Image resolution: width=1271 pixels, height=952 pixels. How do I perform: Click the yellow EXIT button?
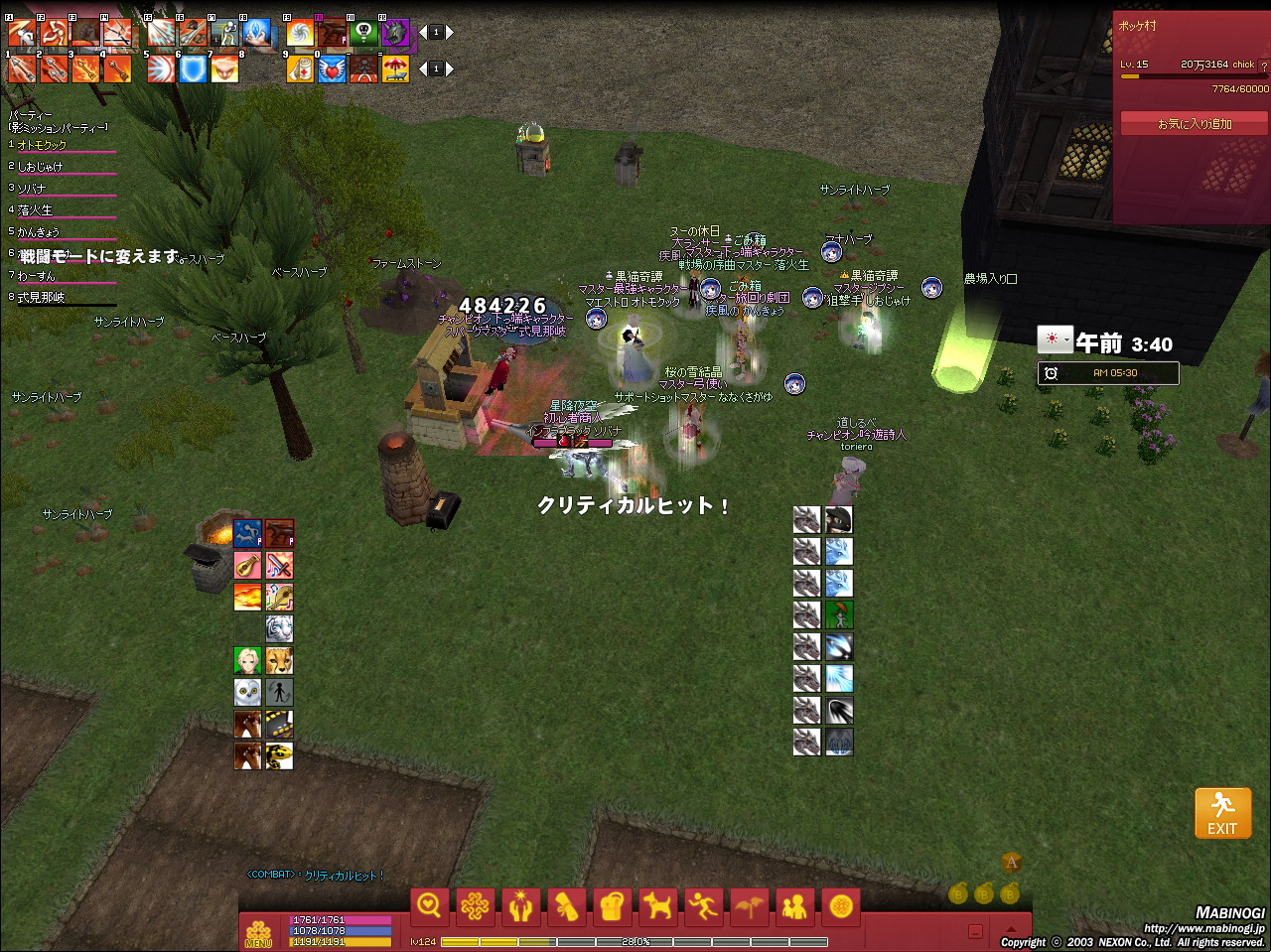1222,813
